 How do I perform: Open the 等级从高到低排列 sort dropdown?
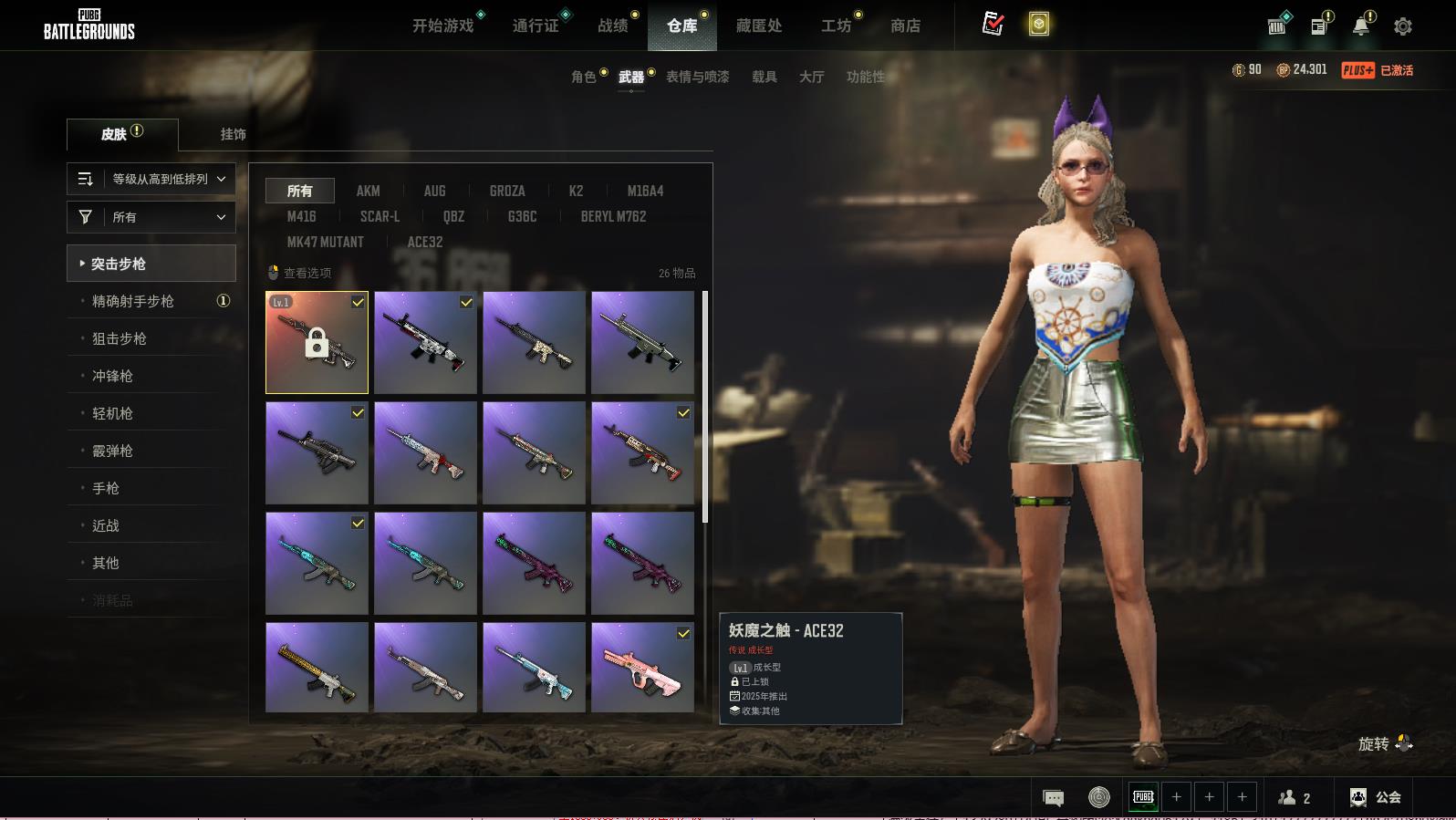pyautogui.click(x=151, y=179)
